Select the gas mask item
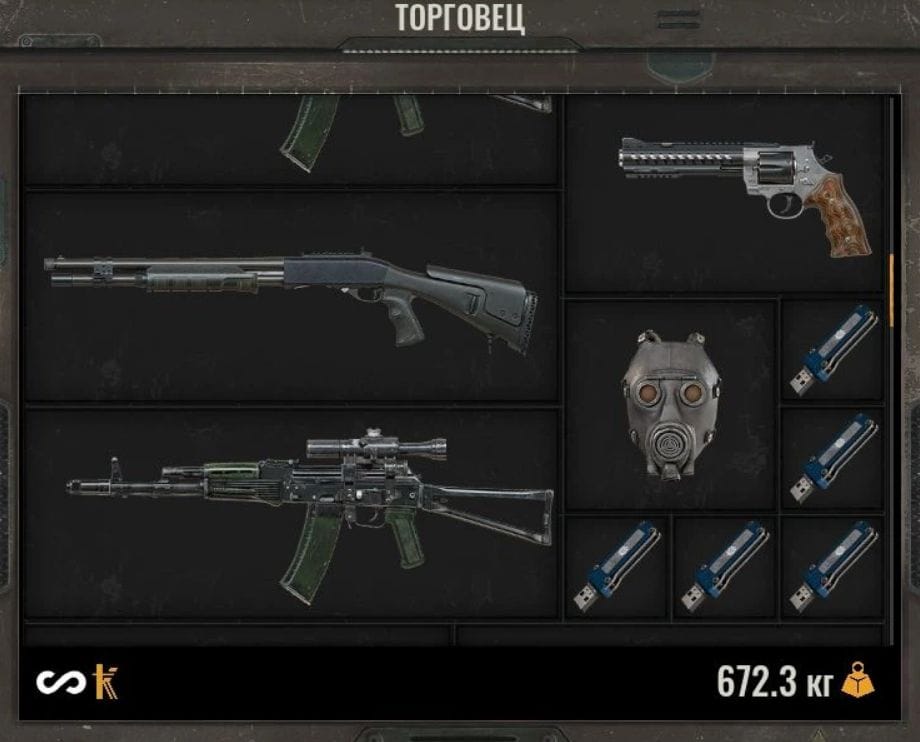The height and width of the screenshot is (742, 920). [x=670, y=405]
